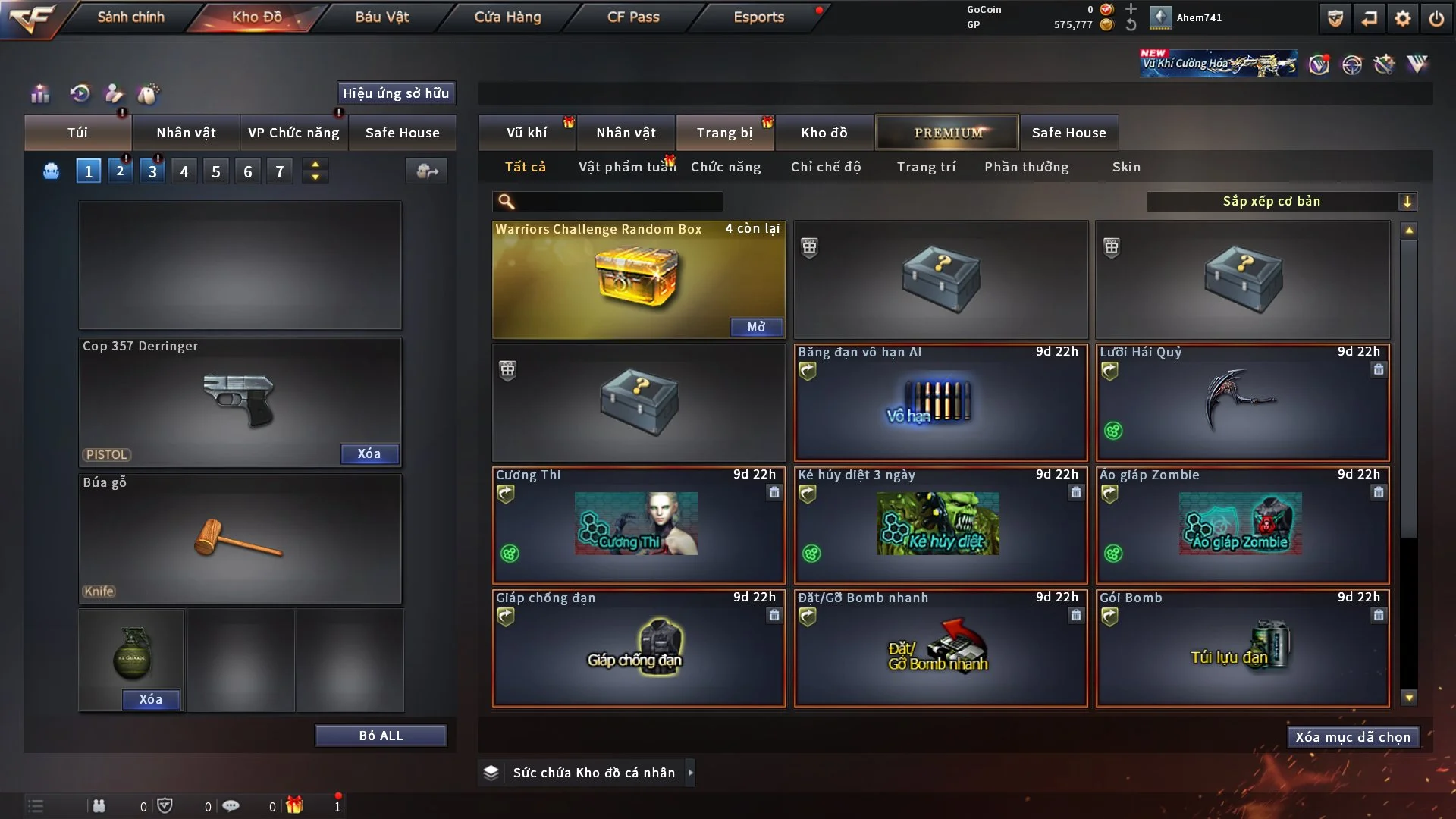Viewport: 1456px width, 819px height.
Task: Choose the Giáp chống đạn armor item
Action: [x=639, y=648]
